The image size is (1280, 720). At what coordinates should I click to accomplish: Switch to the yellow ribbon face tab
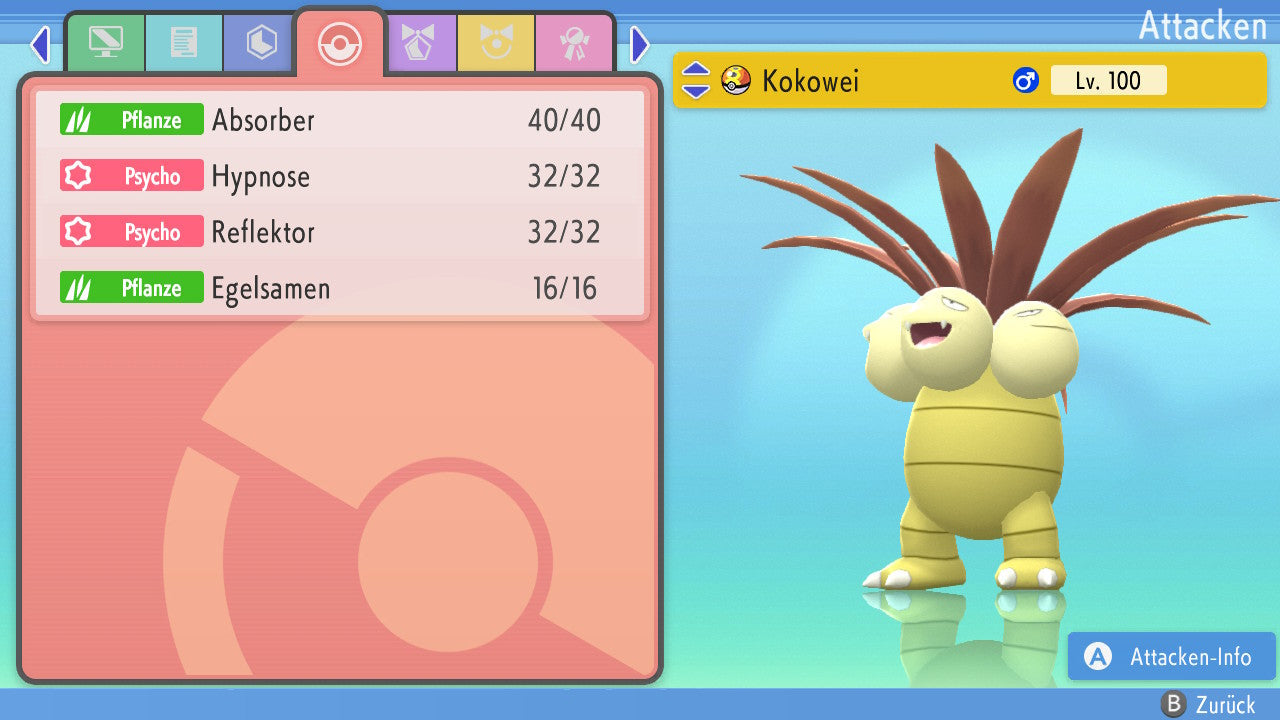[496, 43]
